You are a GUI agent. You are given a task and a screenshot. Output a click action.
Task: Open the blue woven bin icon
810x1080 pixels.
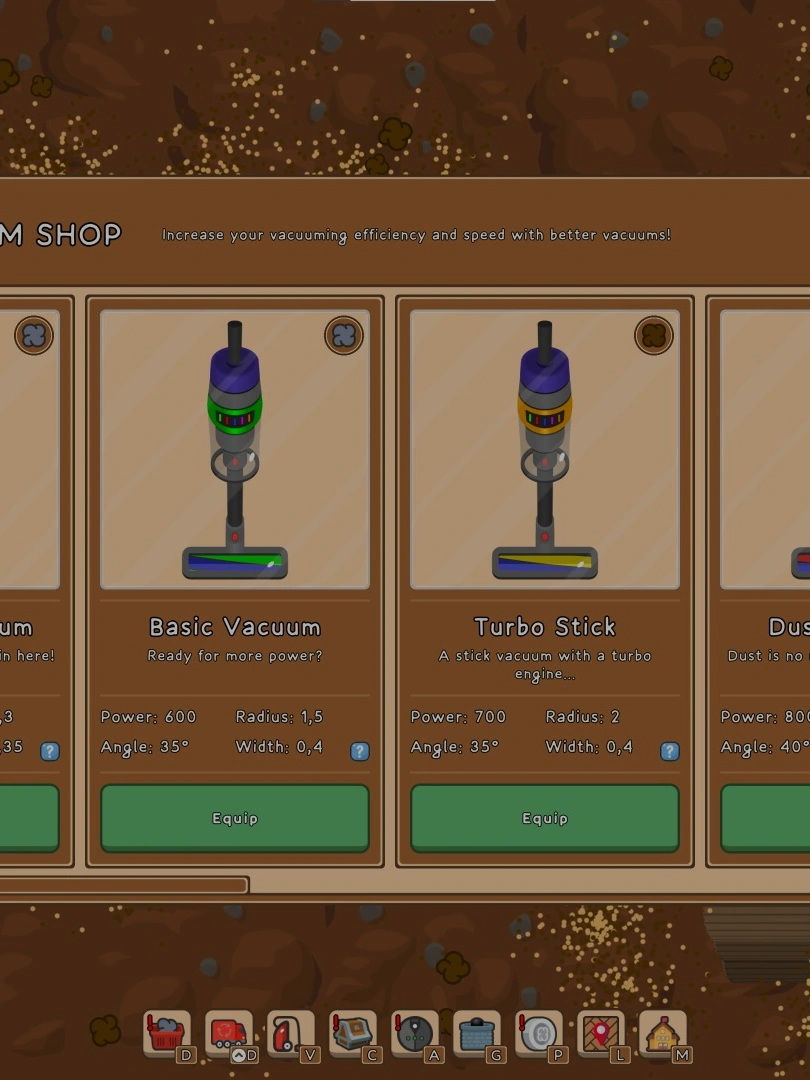[x=476, y=1033]
